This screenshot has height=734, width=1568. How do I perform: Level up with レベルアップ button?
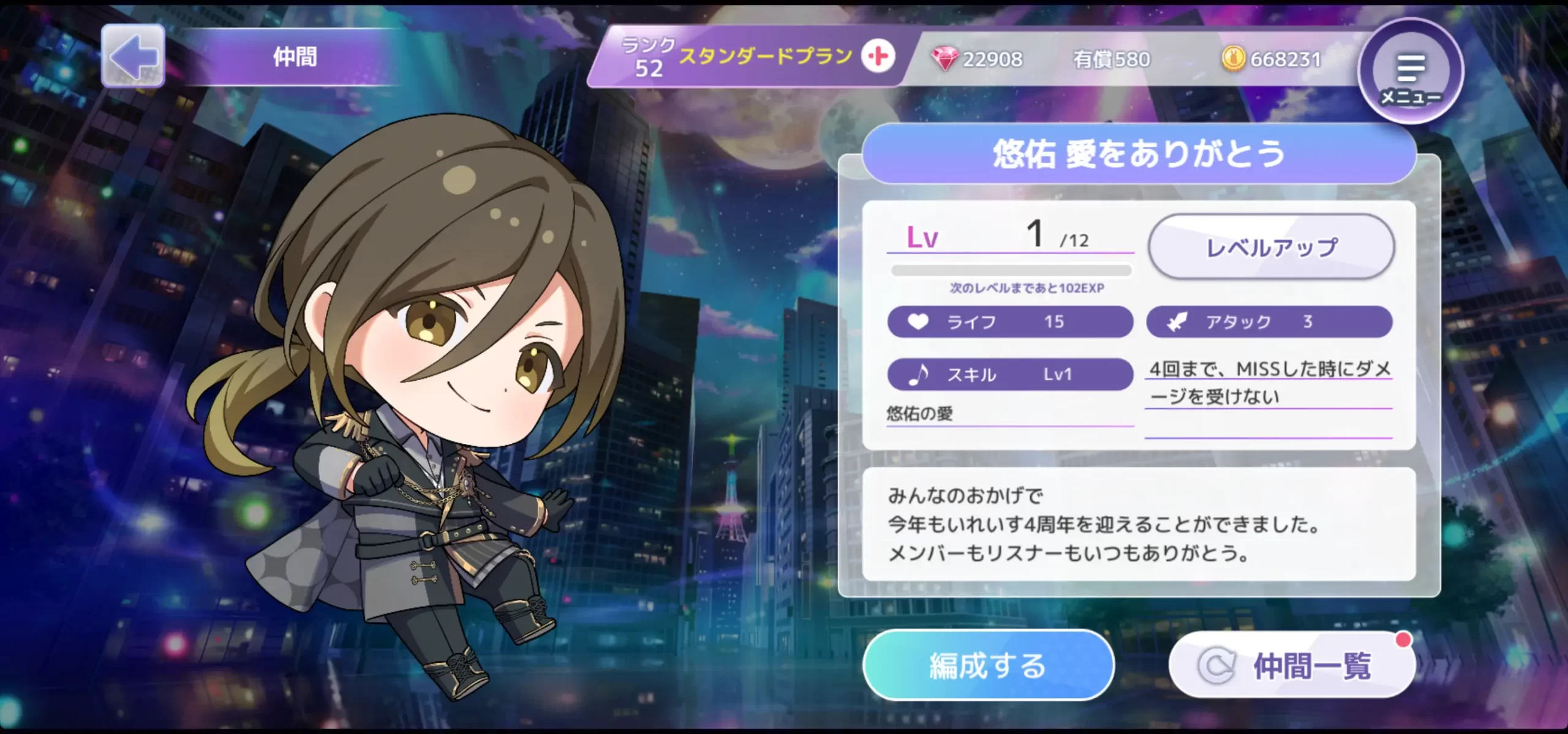pyautogui.click(x=1271, y=247)
